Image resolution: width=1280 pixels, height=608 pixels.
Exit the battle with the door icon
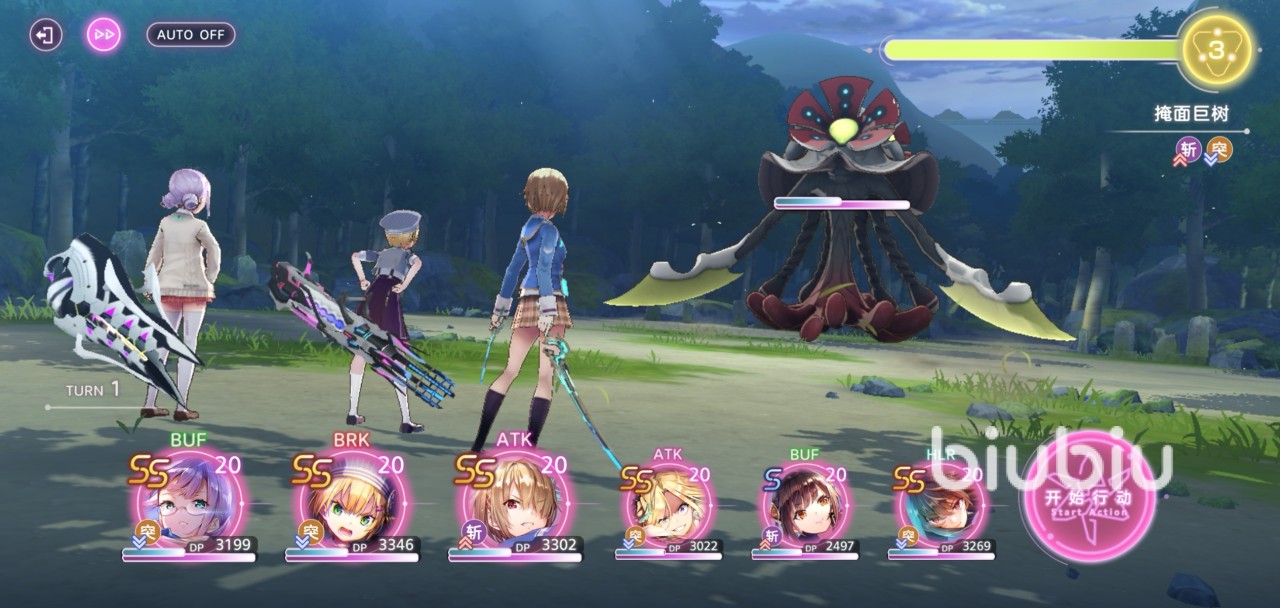click(45, 35)
